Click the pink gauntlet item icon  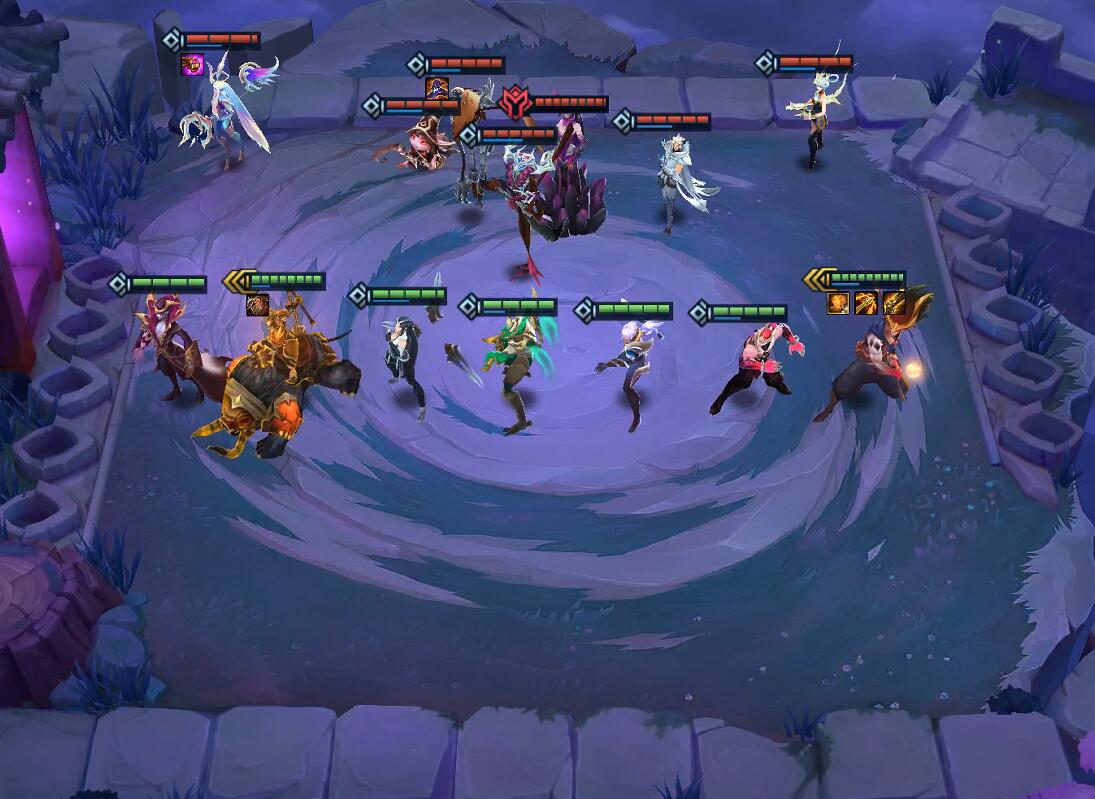[x=192, y=64]
